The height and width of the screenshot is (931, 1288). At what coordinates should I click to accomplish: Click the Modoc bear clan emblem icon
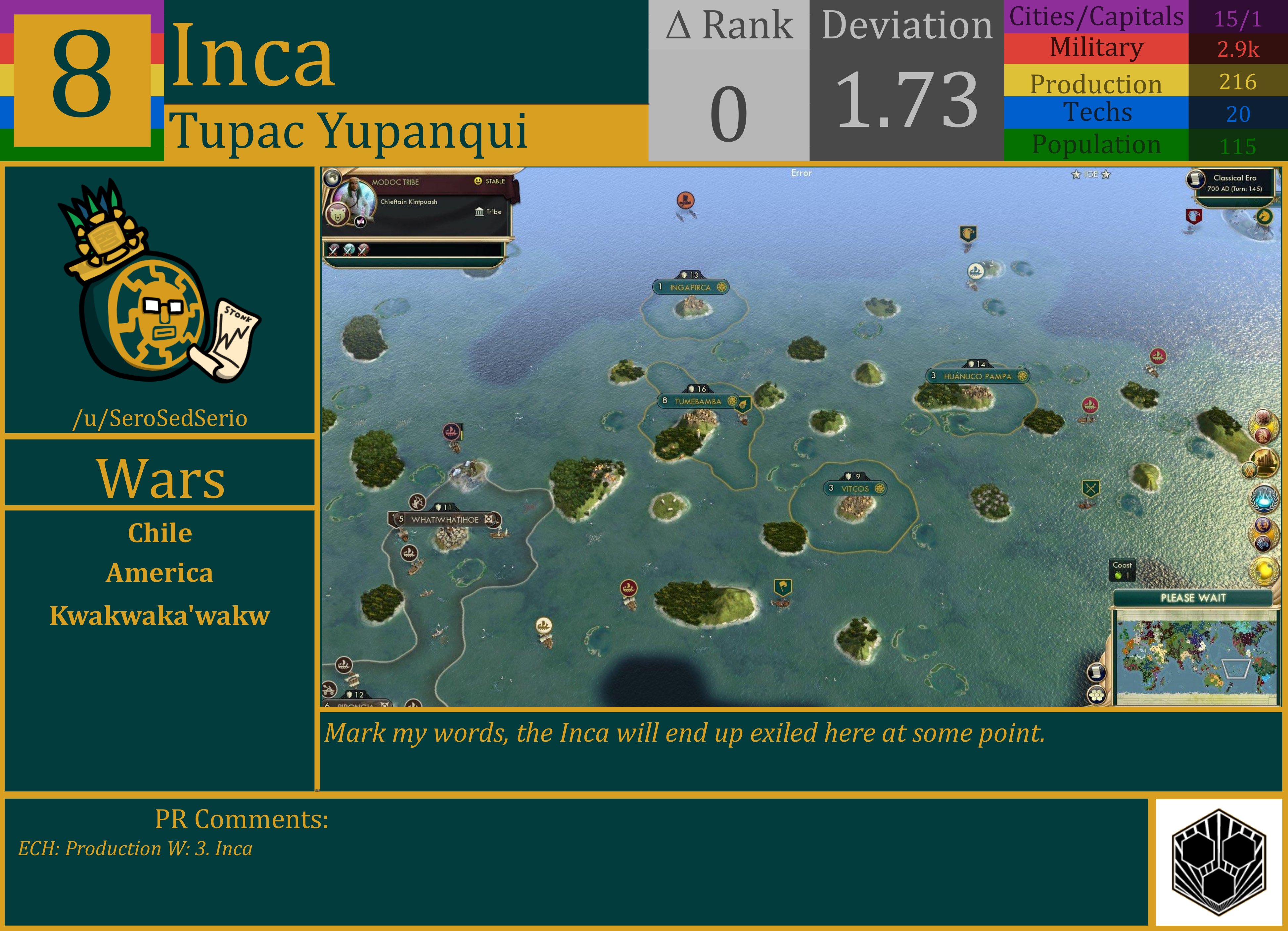[x=339, y=214]
